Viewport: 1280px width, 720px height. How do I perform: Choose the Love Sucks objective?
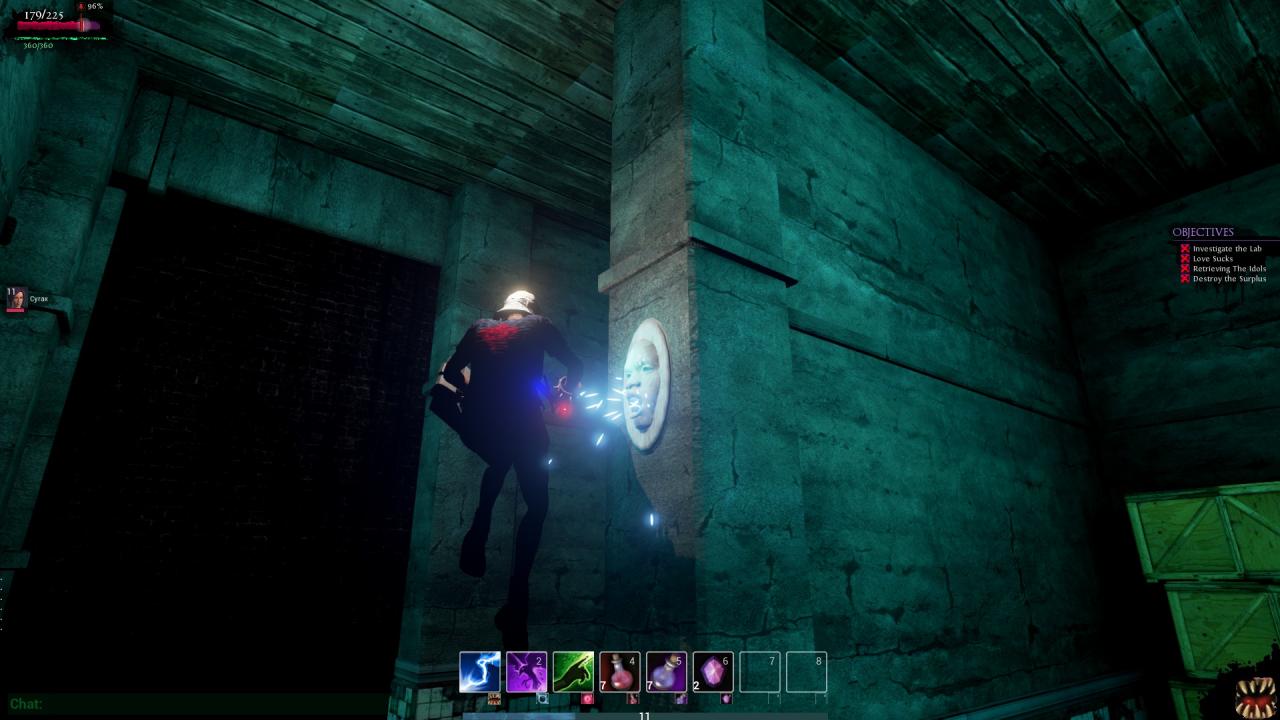pyautogui.click(x=1212, y=259)
